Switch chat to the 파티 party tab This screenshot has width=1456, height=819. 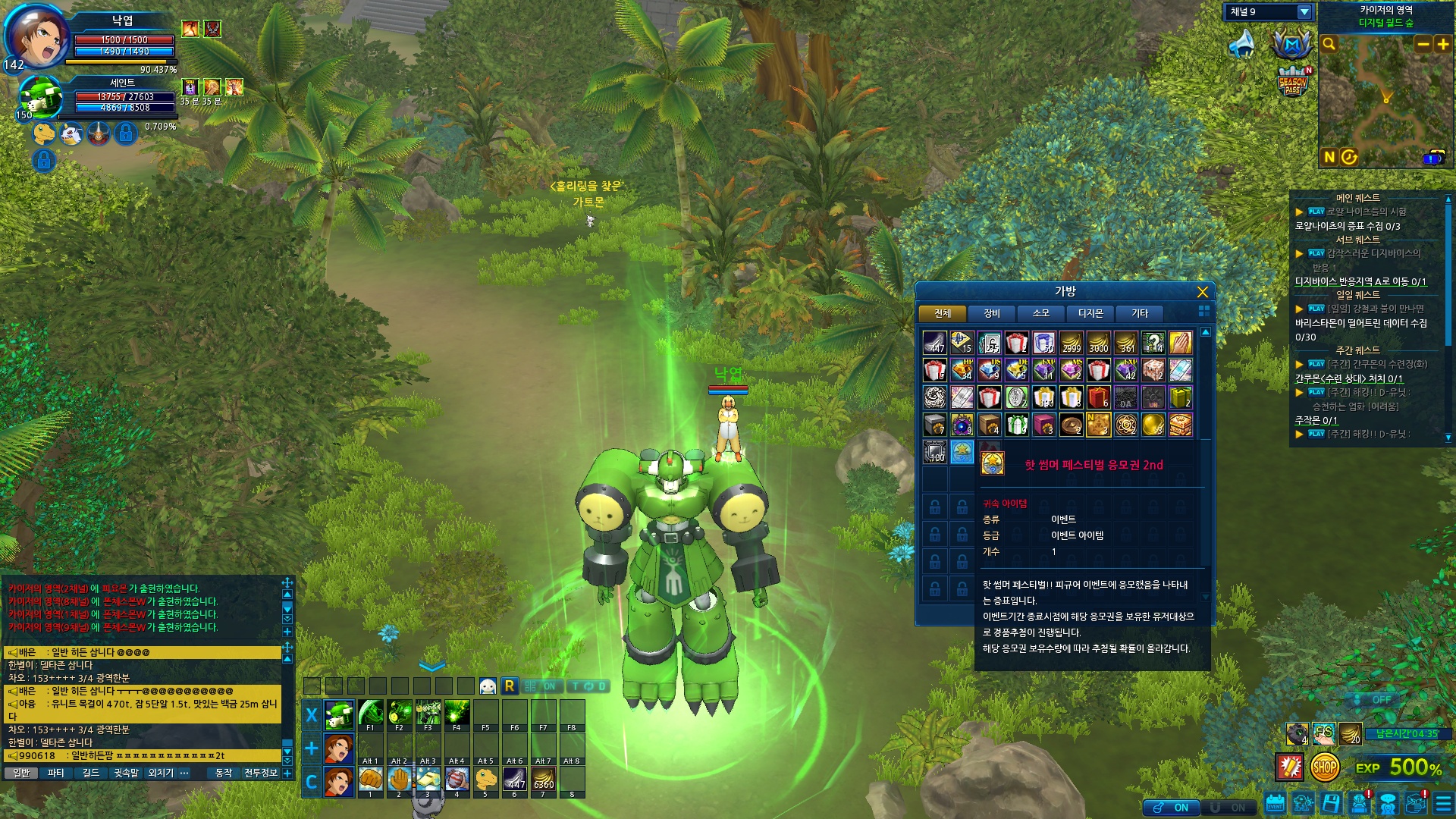55,773
